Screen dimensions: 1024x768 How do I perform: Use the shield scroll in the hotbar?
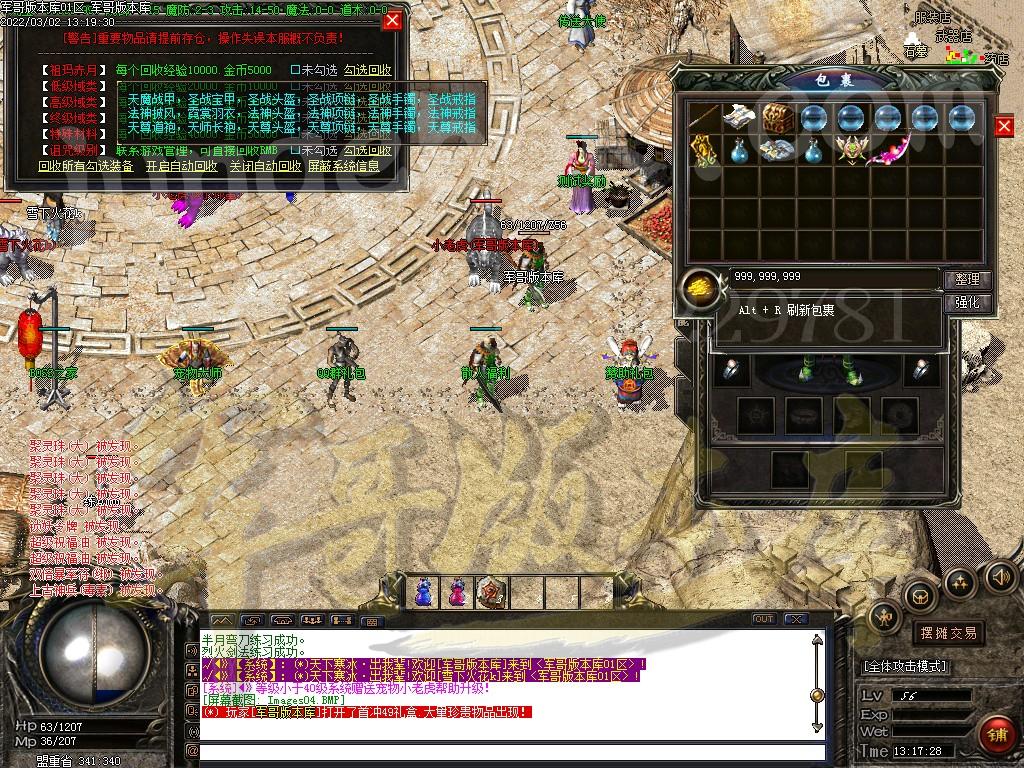coord(491,592)
